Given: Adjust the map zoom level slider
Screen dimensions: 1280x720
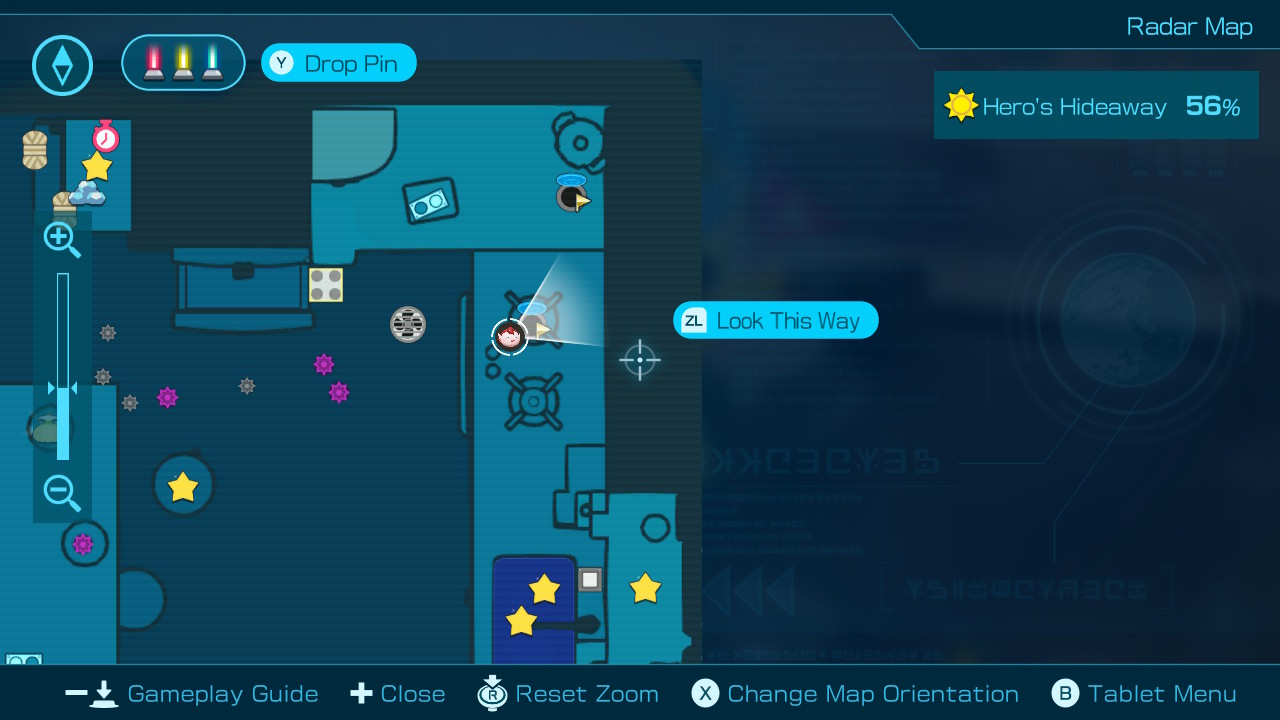Looking at the screenshot, I should (64, 388).
